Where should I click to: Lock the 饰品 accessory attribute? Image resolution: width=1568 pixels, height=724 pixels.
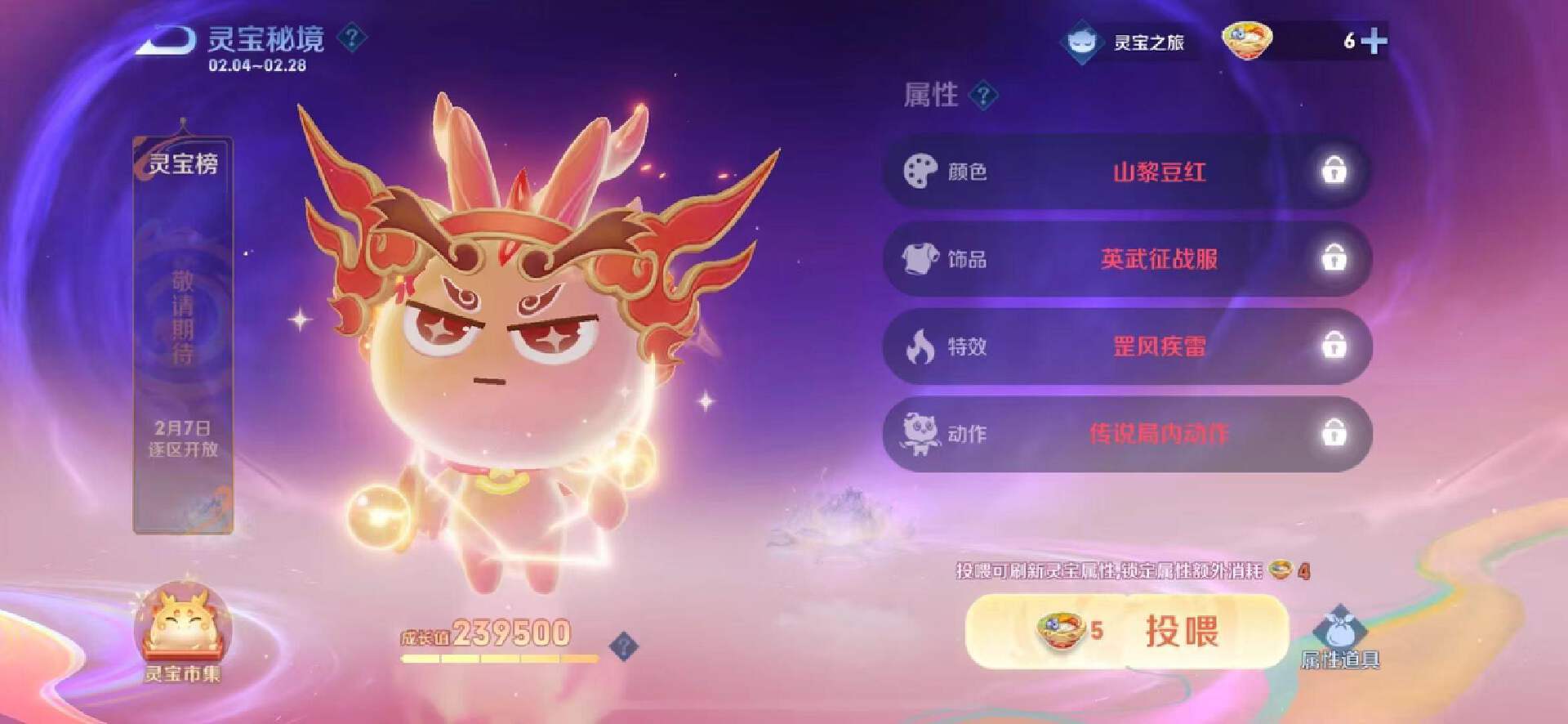pyautogui.click(x=1334, y=259)
